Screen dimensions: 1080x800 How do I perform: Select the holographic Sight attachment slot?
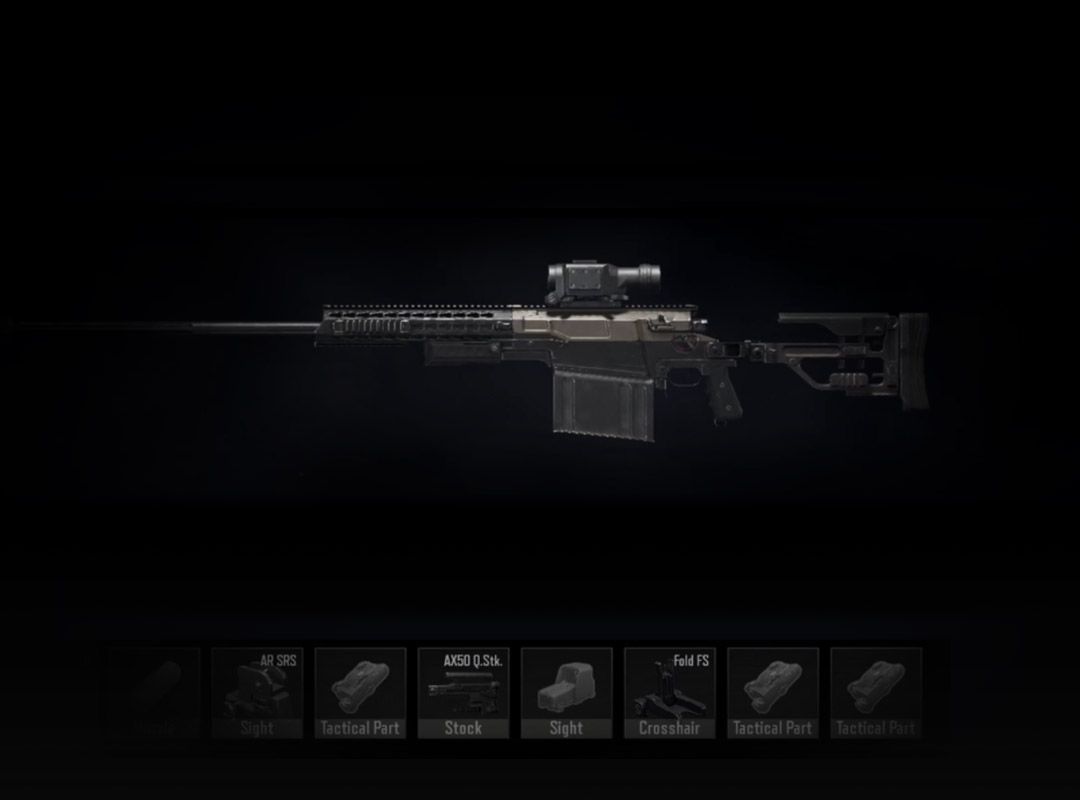pyautogui.click(x=566, y=693)
